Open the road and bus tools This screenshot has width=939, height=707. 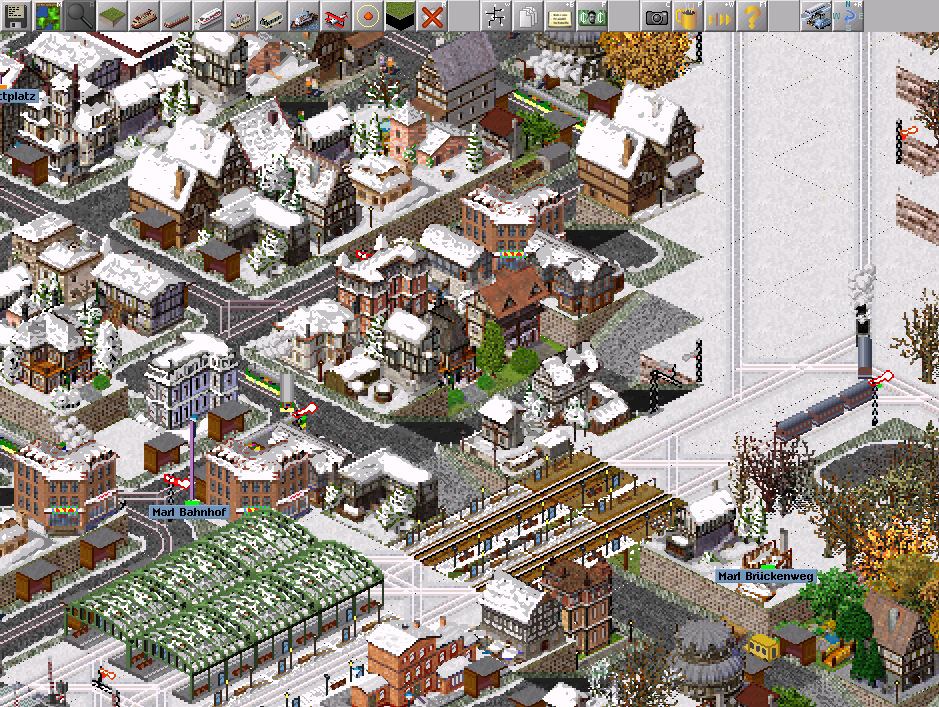coord(272,16)
